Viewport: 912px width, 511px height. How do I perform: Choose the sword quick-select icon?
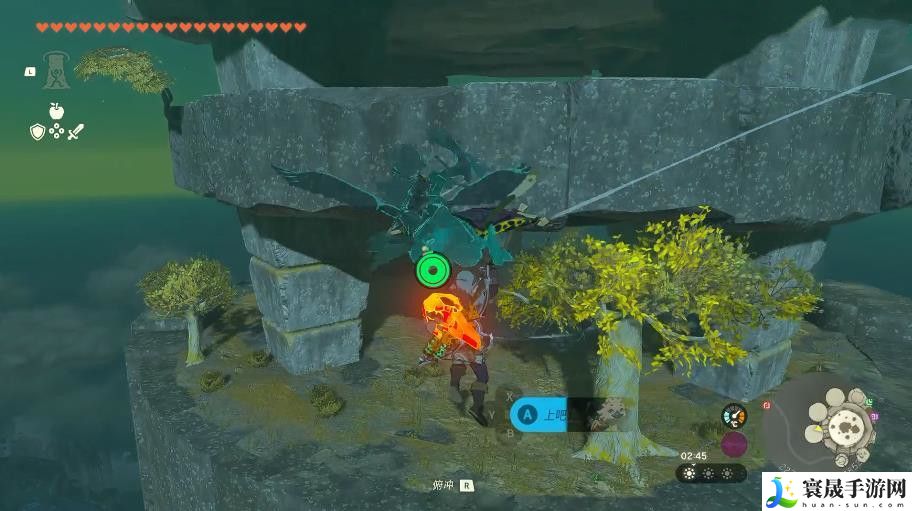point(75,131)
